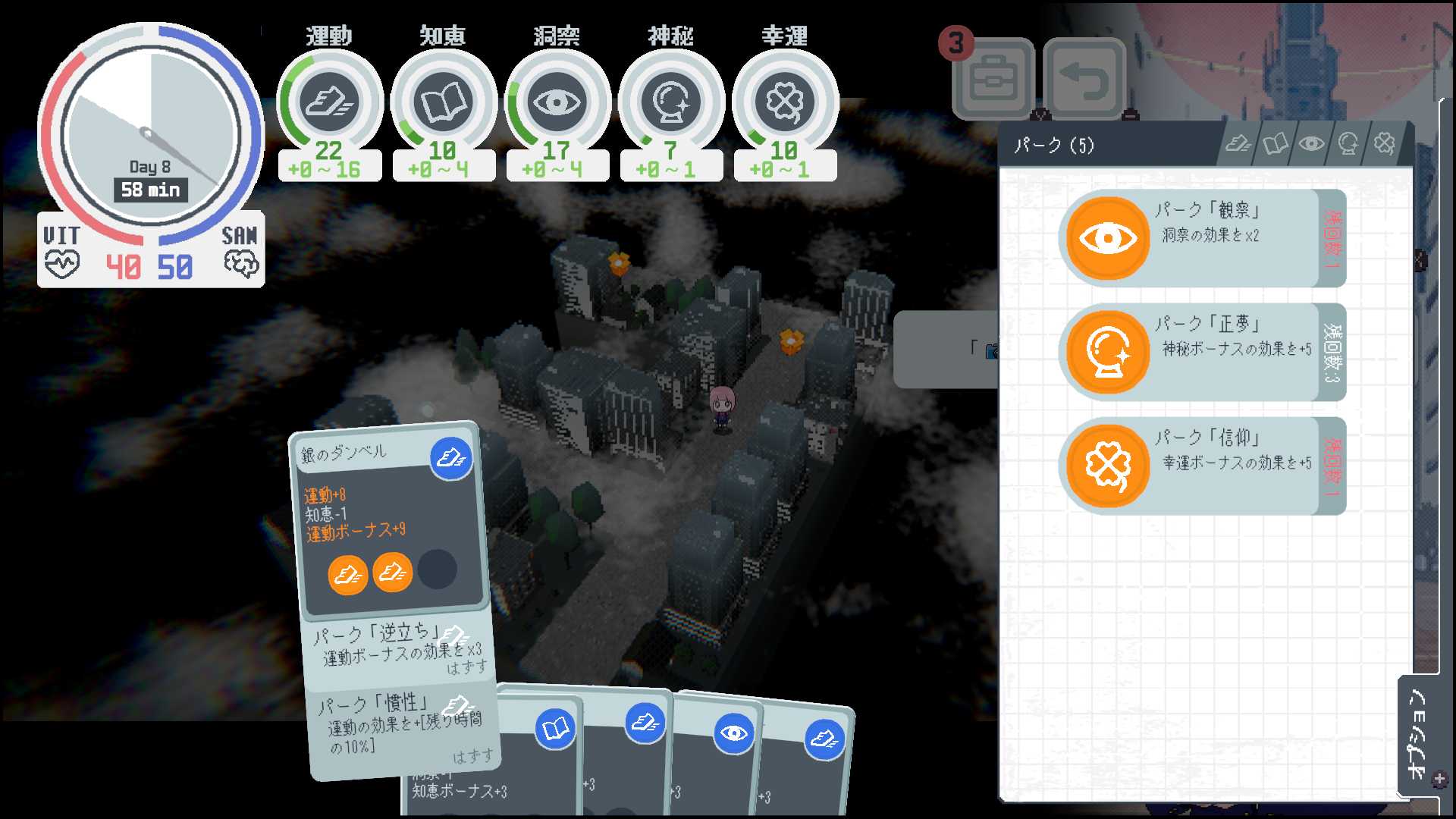Click the 神秘 crystal ball stat icon
This screenshot has height=819, width=1456.
click(x=670, y=102)
